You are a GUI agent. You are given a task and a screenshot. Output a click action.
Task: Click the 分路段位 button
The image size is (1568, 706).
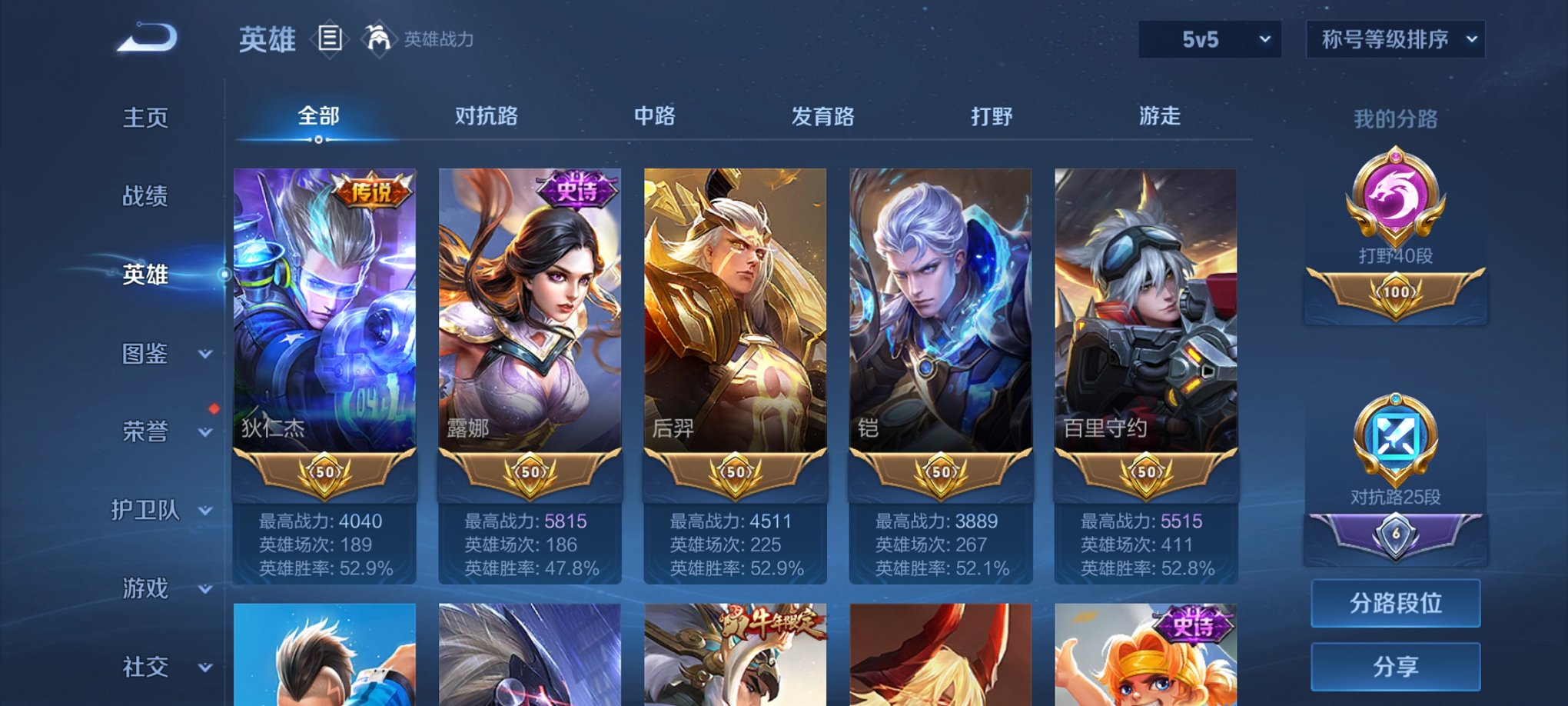click(1395, 604)
